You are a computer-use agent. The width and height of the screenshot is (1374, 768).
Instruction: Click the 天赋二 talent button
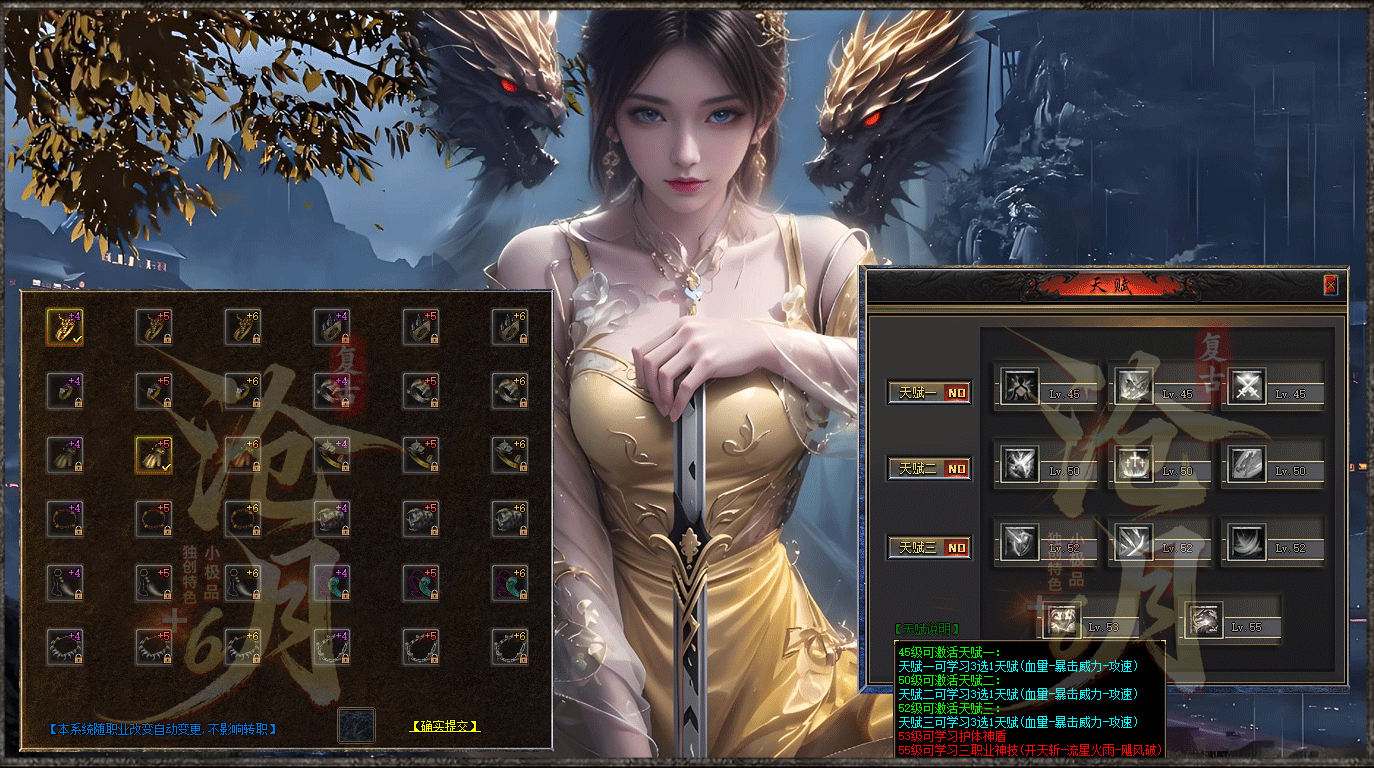point(929,468)
